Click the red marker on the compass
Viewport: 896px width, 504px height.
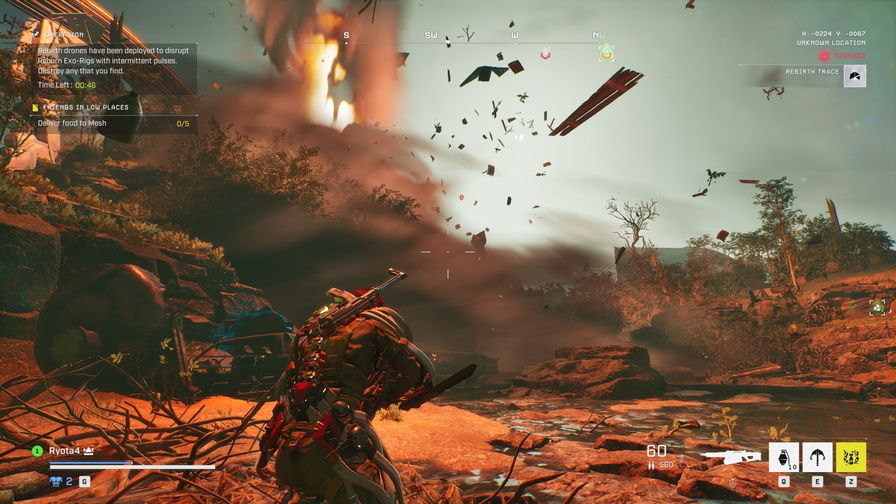pyautogui.click(x=545, y=53)
